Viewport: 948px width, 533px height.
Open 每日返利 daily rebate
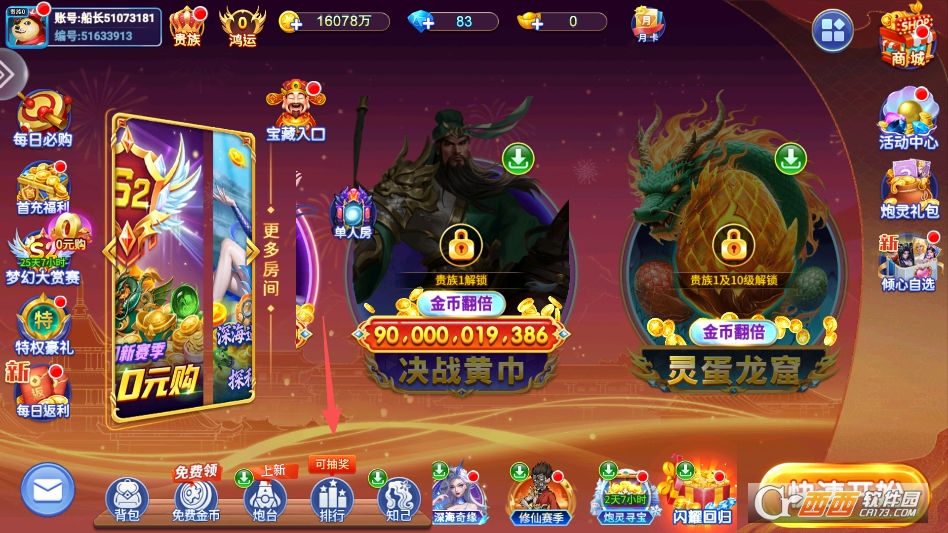pos(42,391)
